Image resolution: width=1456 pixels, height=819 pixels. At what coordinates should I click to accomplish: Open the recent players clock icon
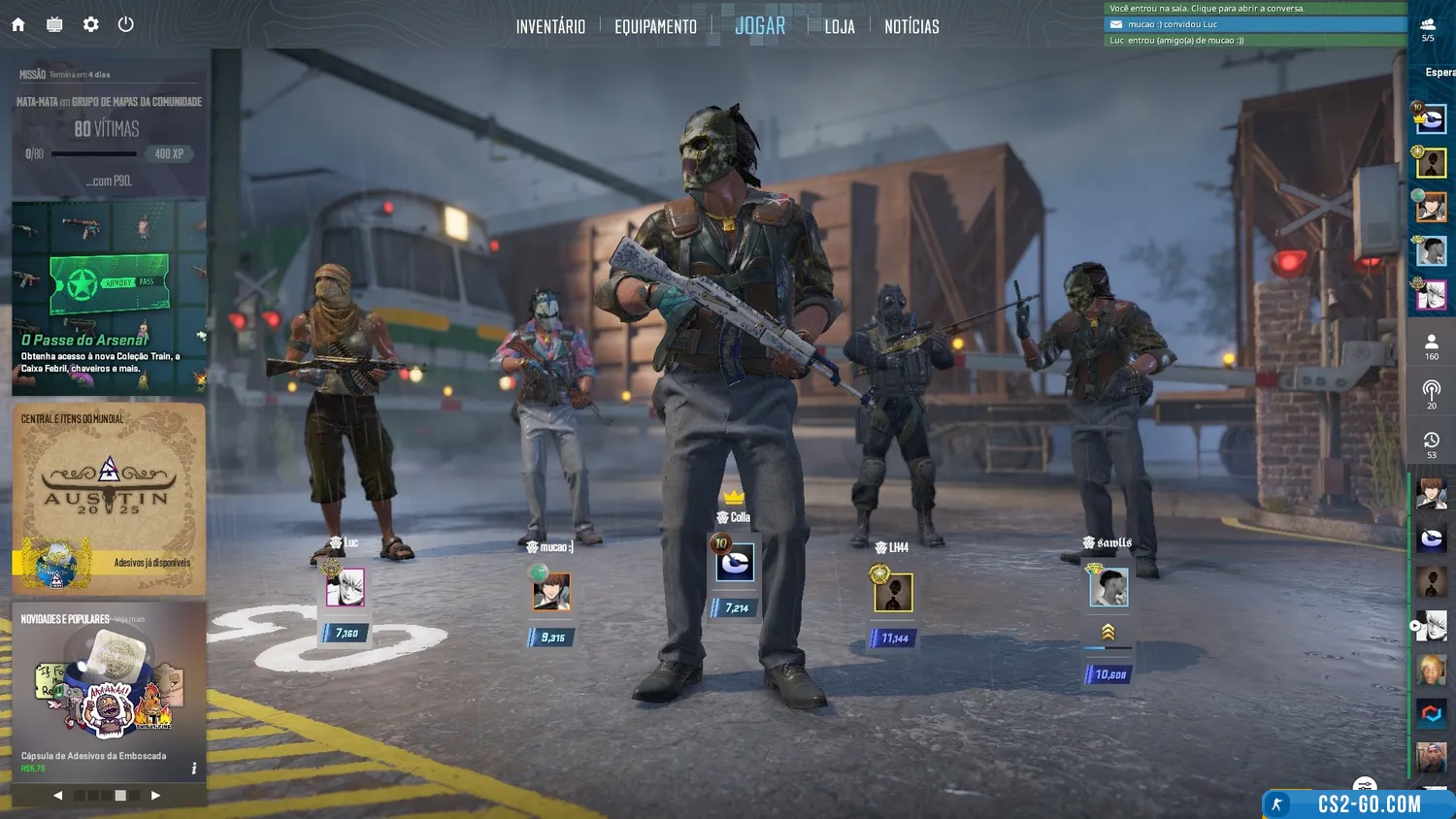point(1431,444)
